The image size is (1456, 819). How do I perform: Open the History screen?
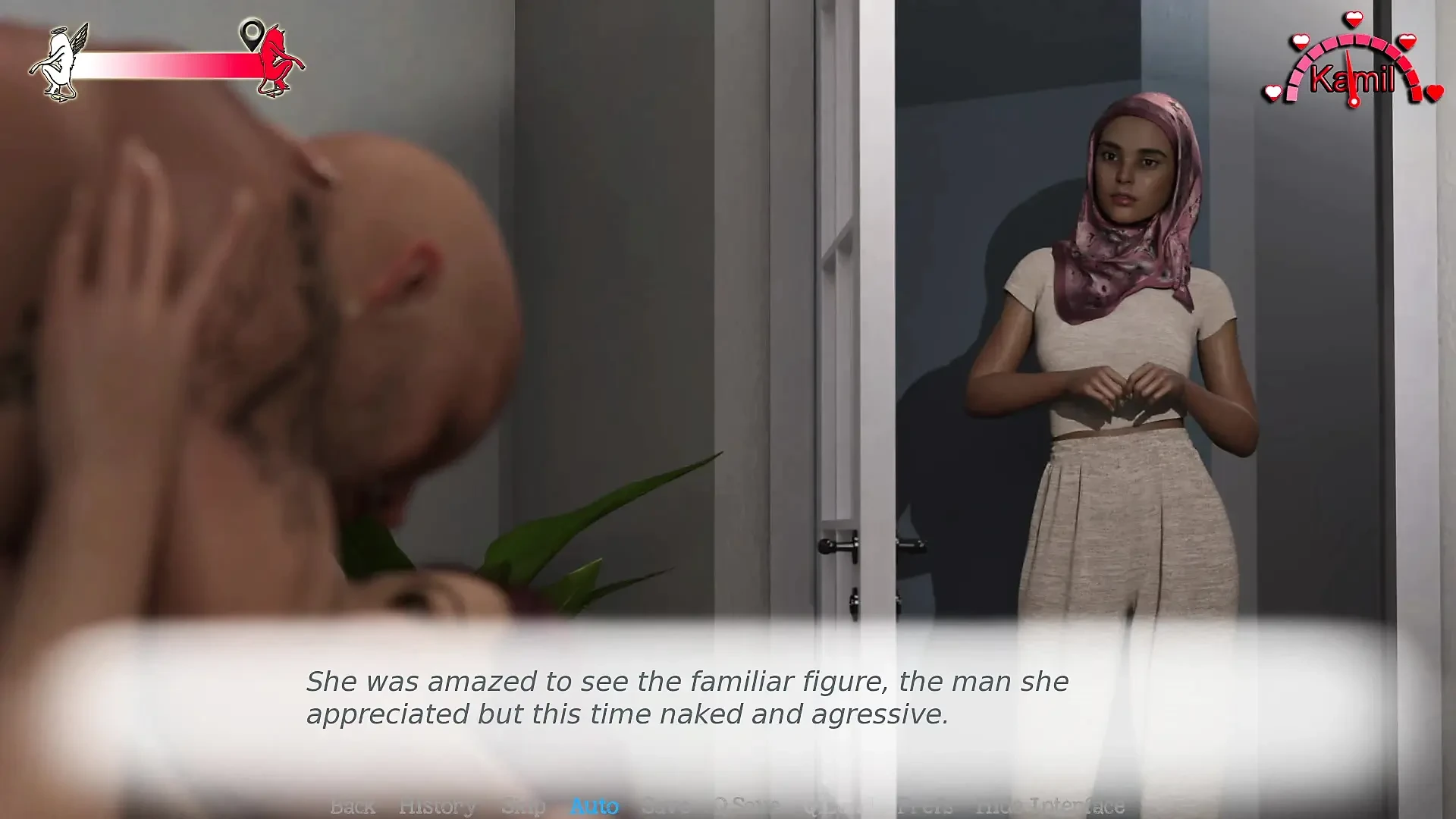[438, 806]
